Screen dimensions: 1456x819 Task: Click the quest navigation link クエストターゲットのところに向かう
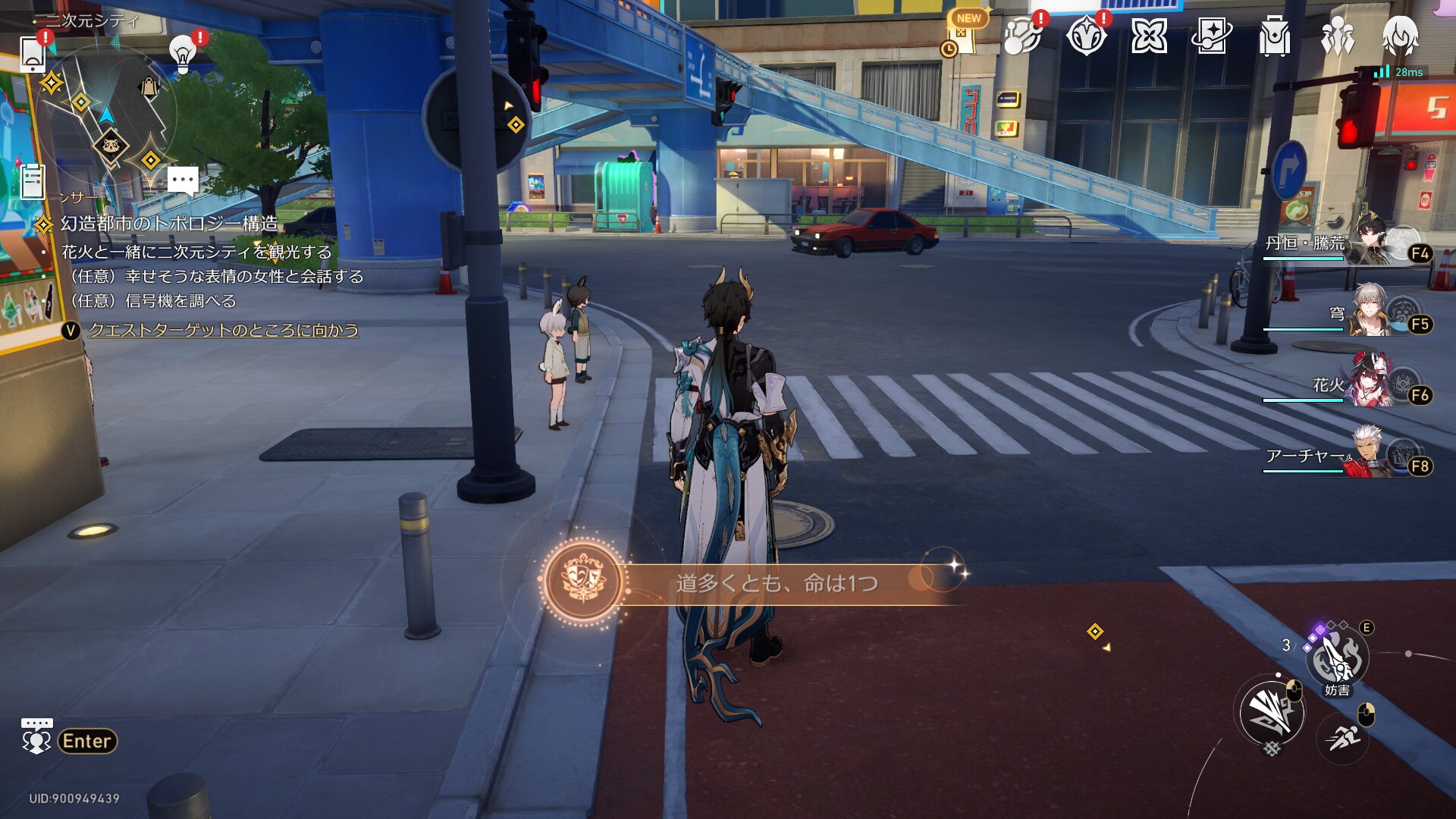pos(223,330)
